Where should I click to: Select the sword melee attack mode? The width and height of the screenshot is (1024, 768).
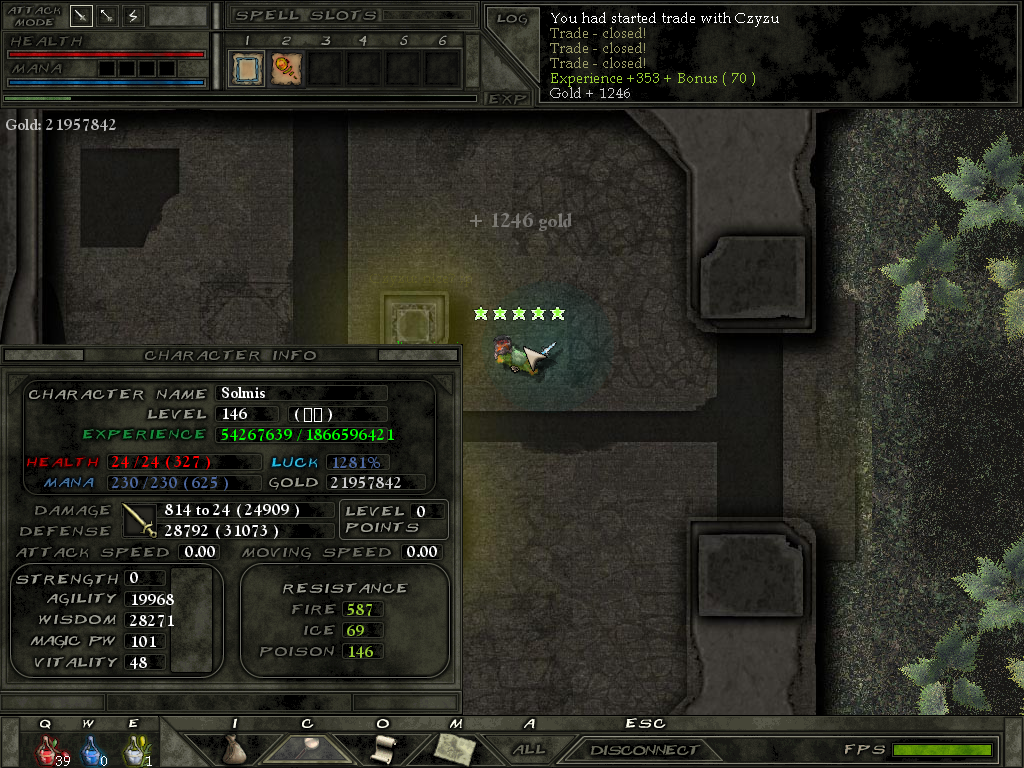tap(81, 16)
